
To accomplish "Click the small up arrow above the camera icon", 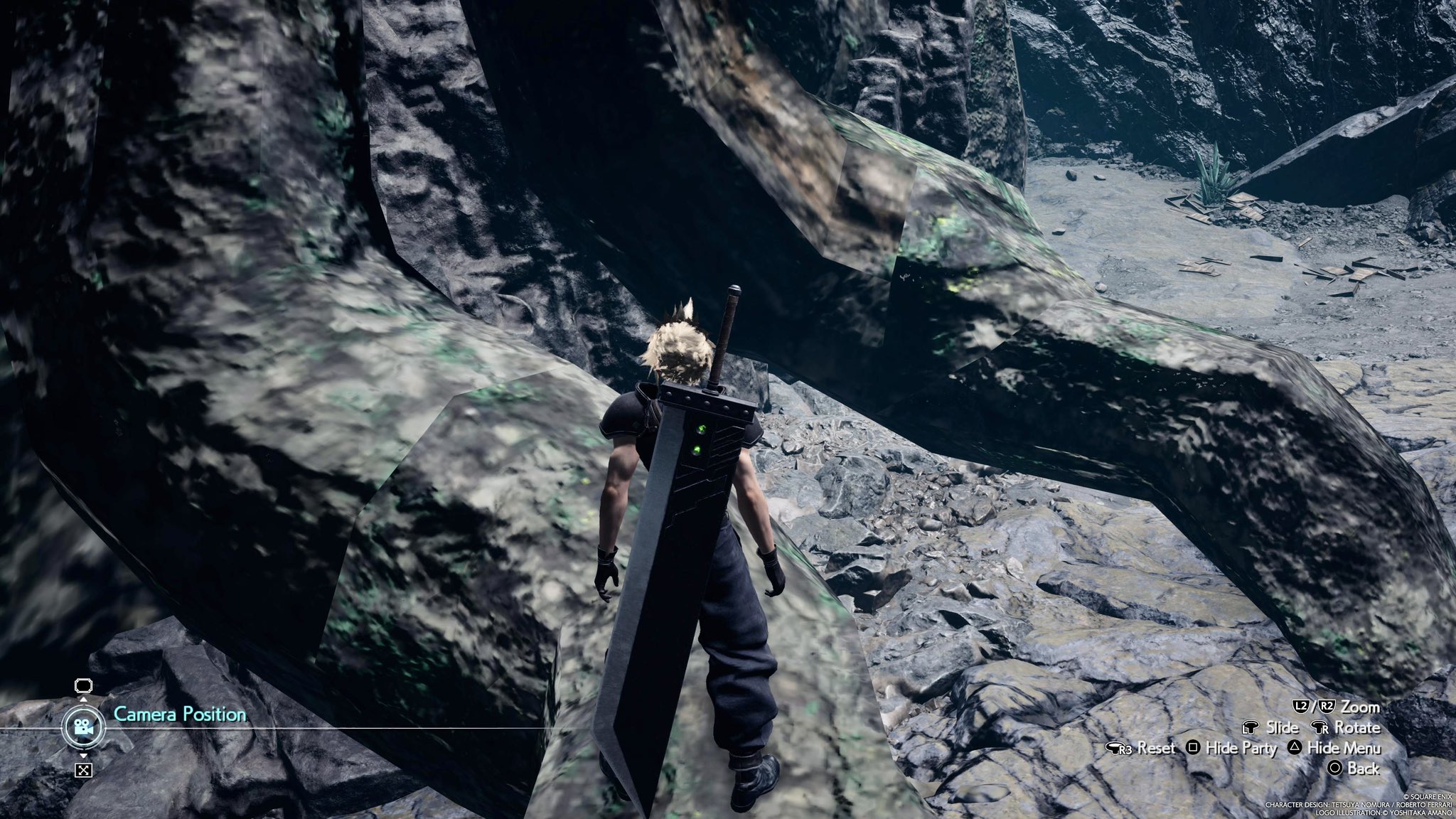I will click(83, 700).
